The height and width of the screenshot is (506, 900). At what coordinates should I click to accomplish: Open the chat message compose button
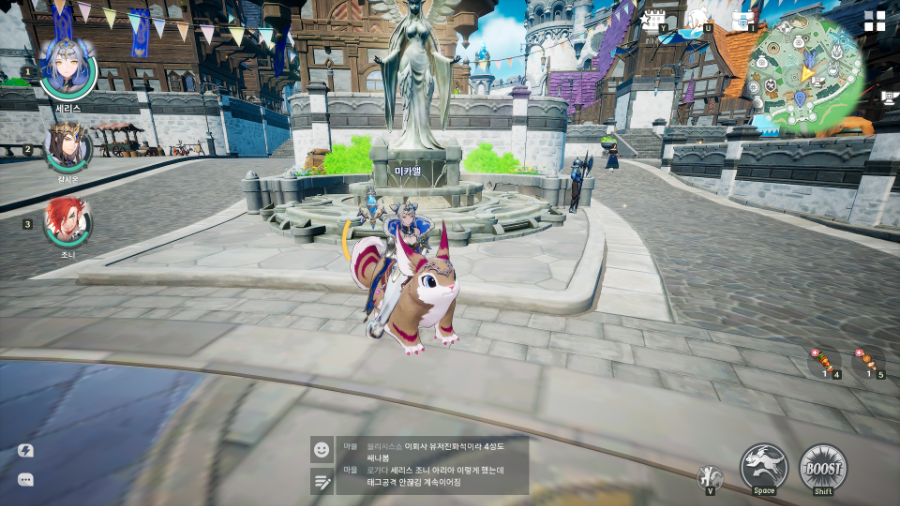pyautogui.click(x=321, y=481)
